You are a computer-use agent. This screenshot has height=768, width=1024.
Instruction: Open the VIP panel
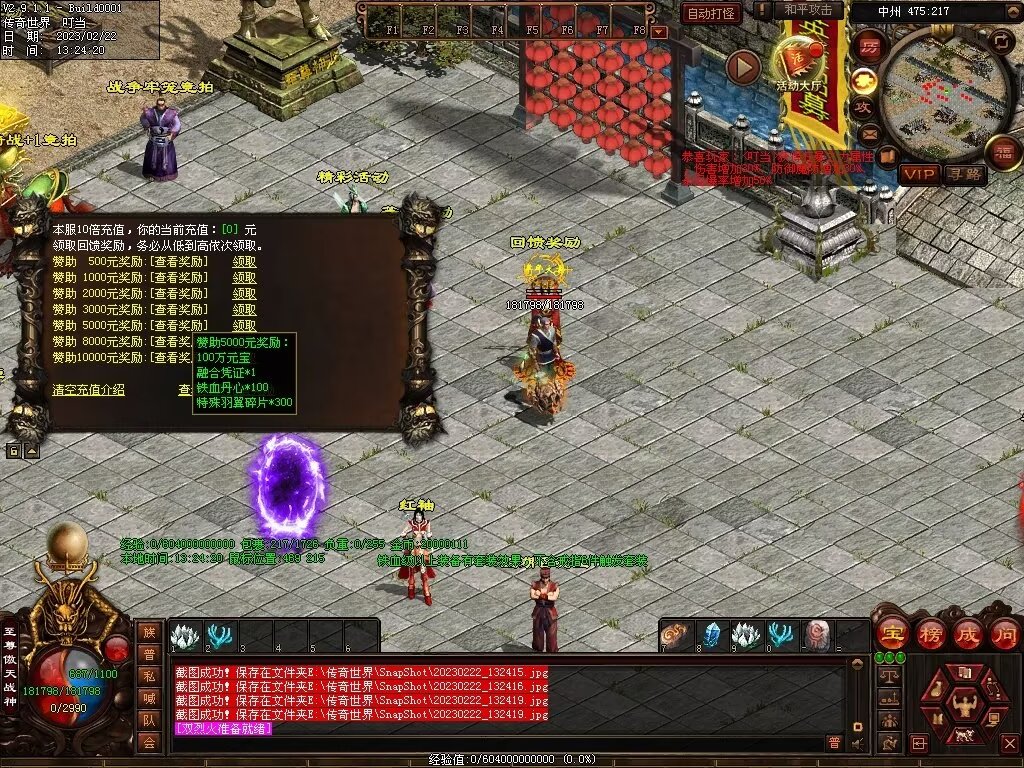[918, 174]
